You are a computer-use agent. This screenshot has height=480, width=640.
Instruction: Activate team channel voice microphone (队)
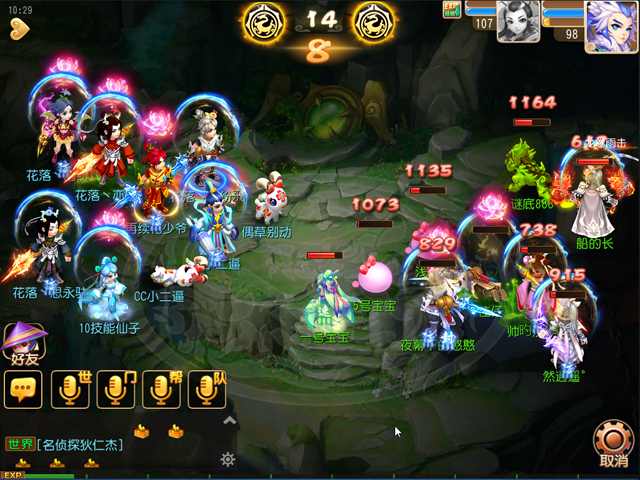tap(207, 389)
